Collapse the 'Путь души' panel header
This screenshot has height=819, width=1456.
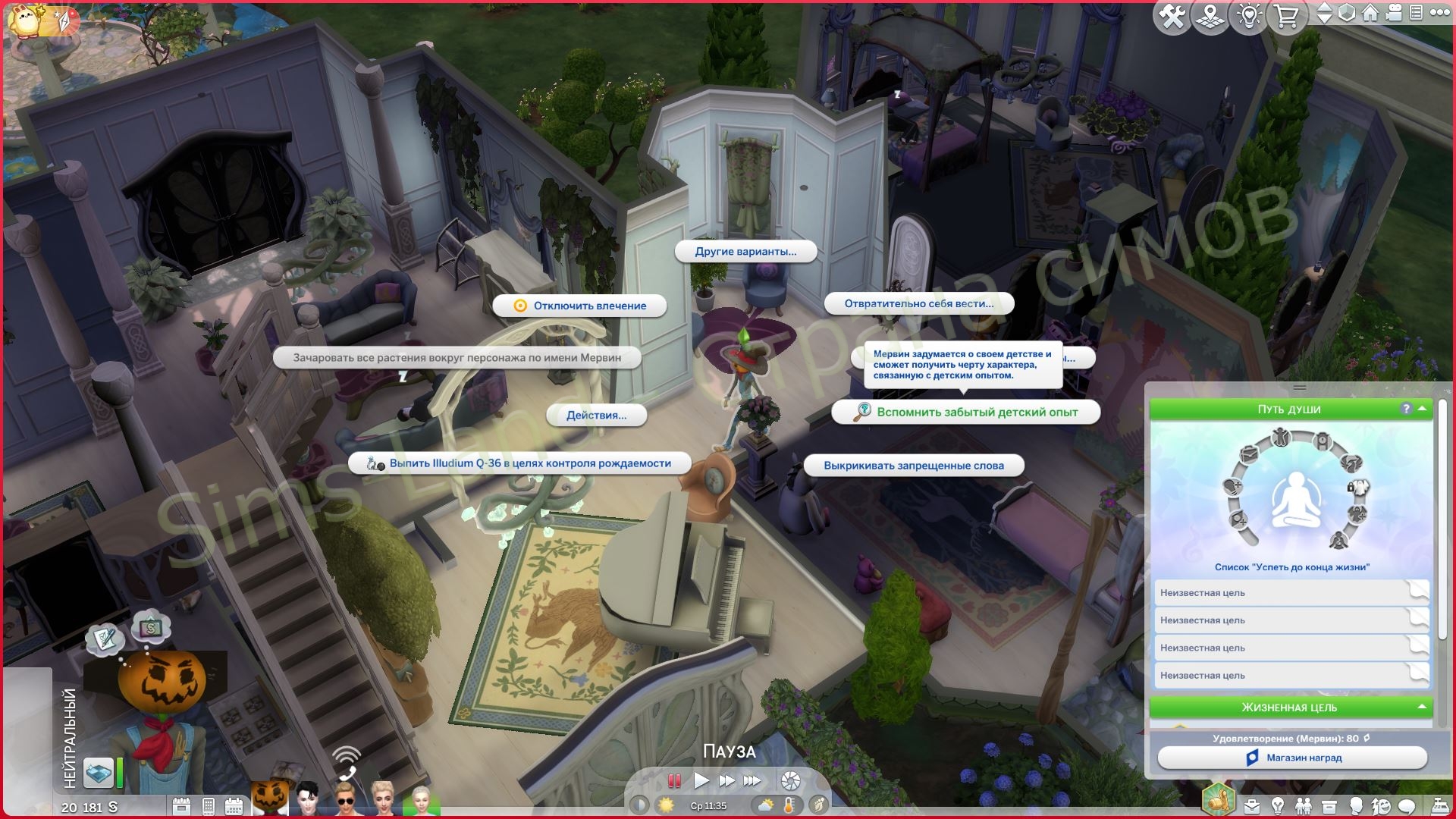[x=1422, y=409]
